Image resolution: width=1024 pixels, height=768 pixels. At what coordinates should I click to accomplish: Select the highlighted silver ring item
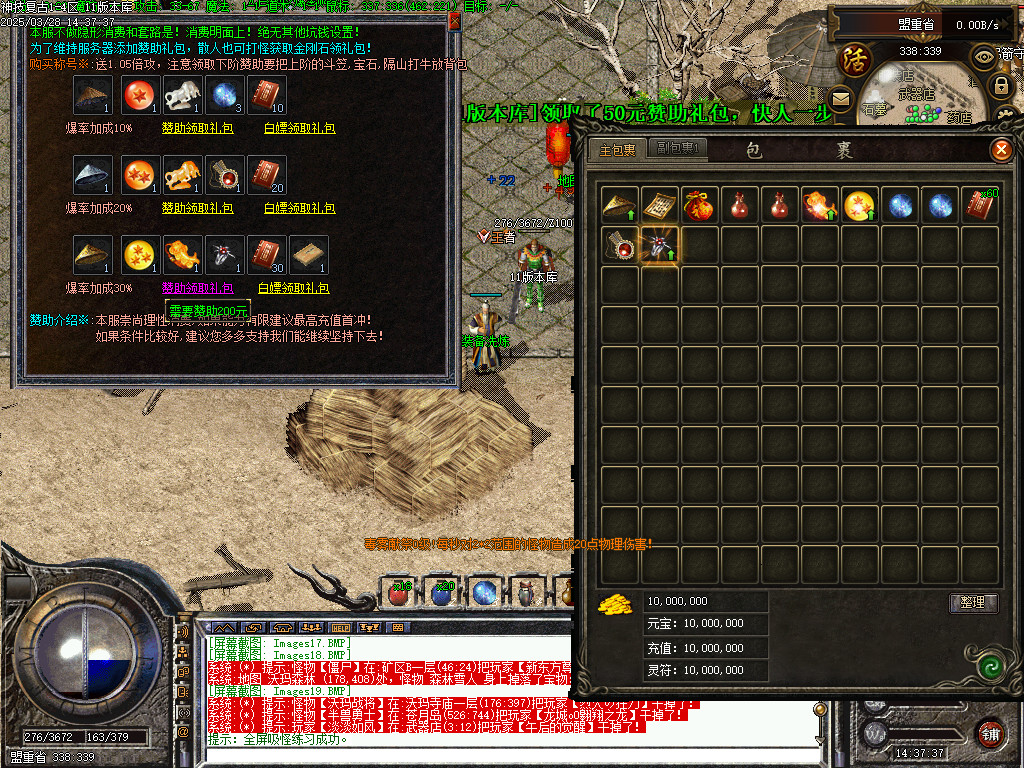[659, 245]
